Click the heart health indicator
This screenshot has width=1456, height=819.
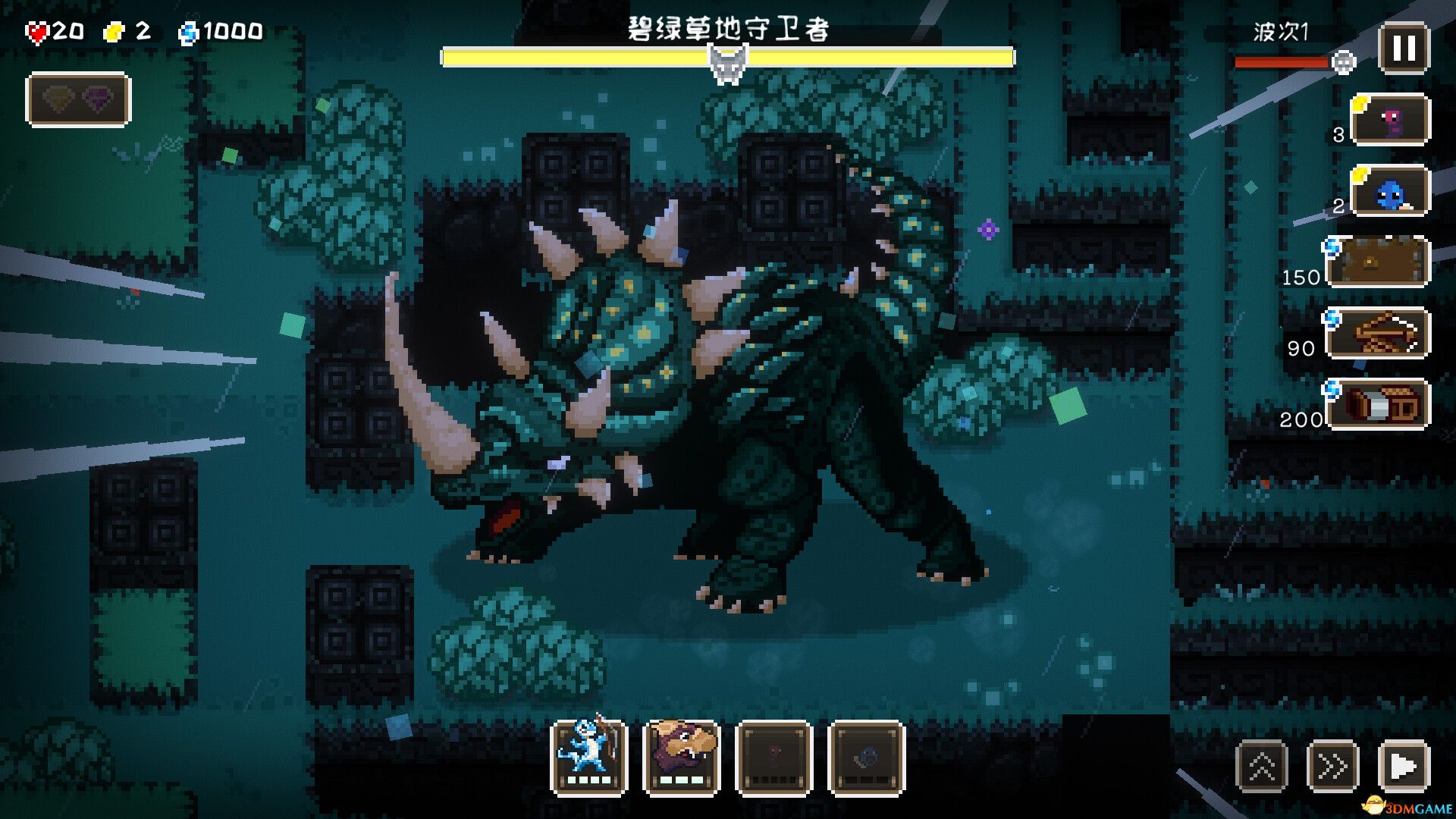[x=38, y=32]
